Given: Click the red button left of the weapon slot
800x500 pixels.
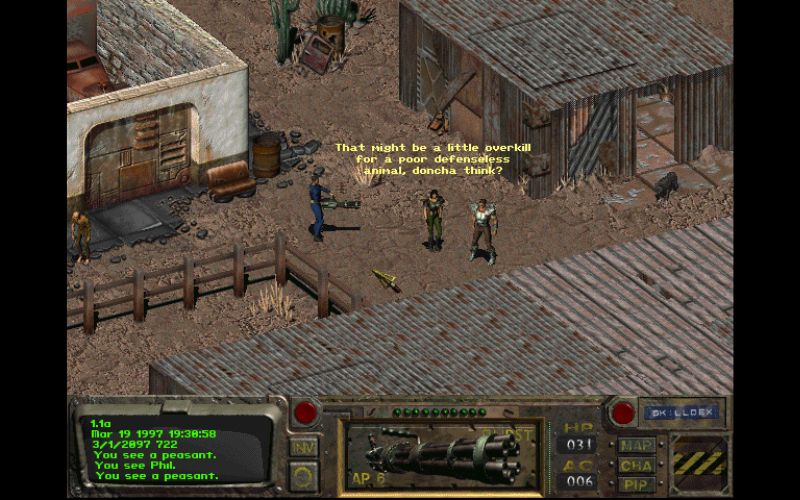Looking at the screenshot, I should (305, 411).
